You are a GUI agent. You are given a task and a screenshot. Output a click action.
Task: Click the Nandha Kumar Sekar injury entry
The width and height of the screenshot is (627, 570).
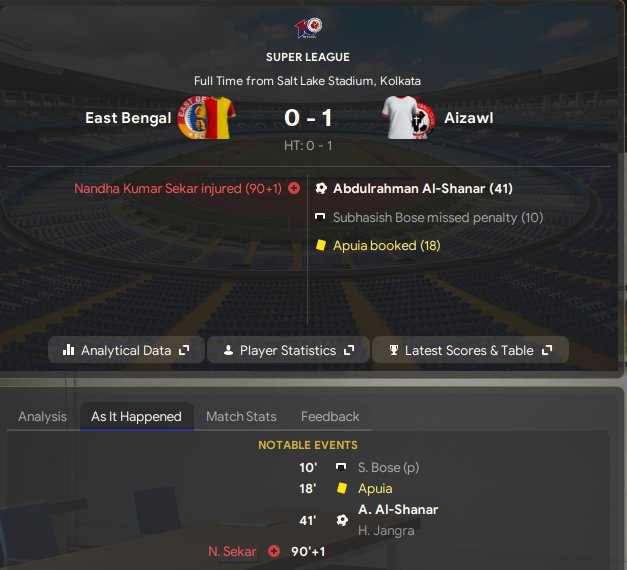tap(178, 188)
